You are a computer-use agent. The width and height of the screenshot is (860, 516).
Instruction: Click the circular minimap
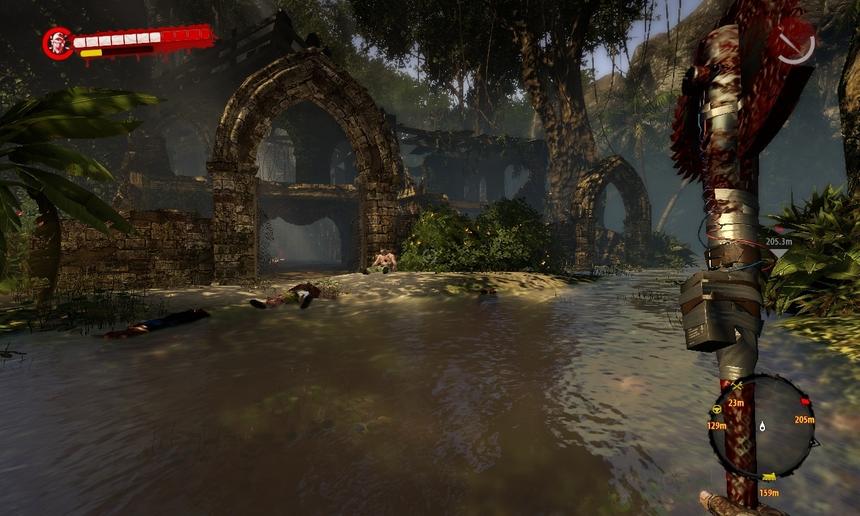tap(762, 426)
